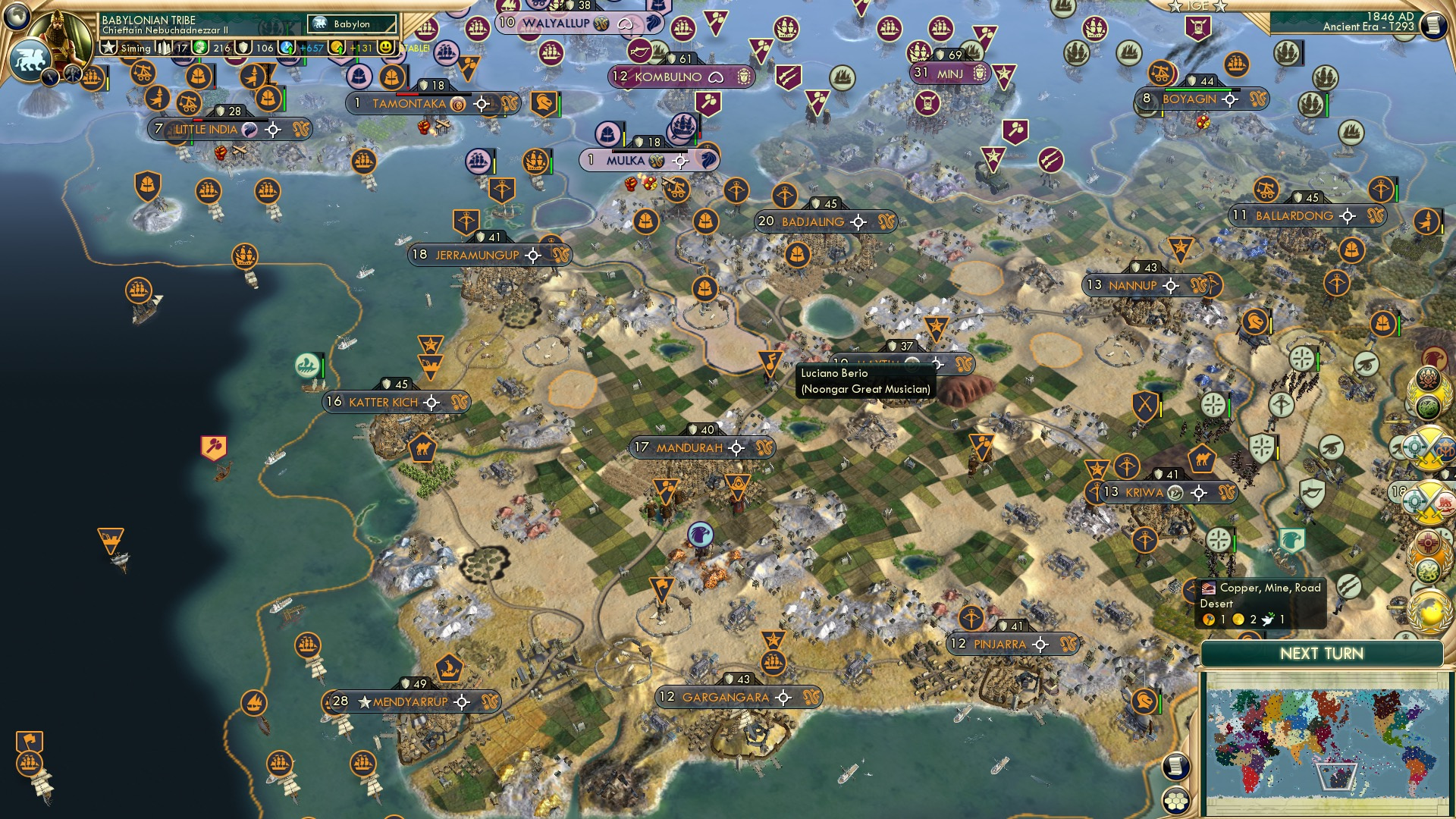1456x819 pixels.
Task: Toggle the lightning icon beside the leader portrait
Action: [50, 76]
